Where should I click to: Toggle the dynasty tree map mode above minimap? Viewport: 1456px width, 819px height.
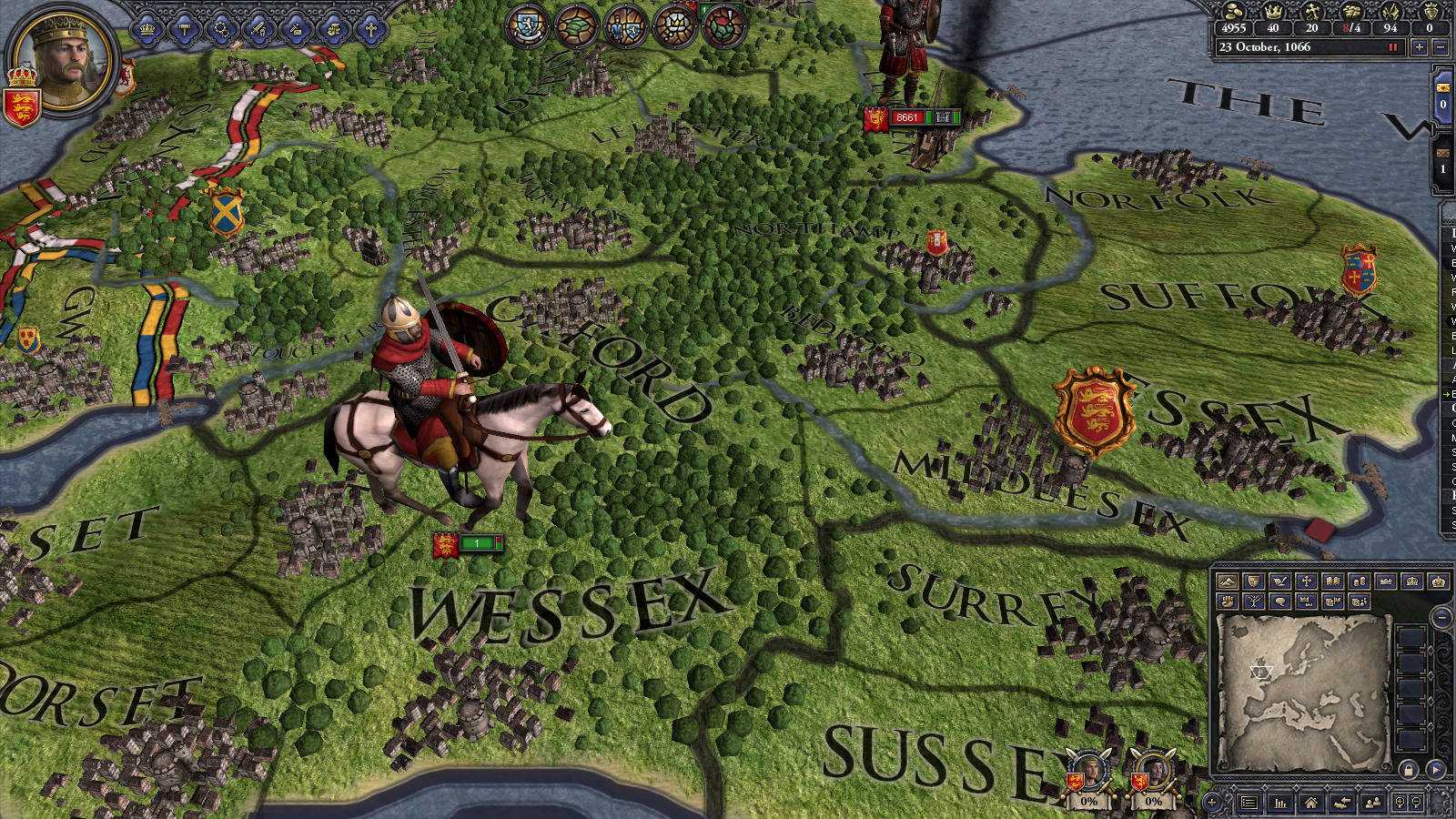pos(1253,602)
